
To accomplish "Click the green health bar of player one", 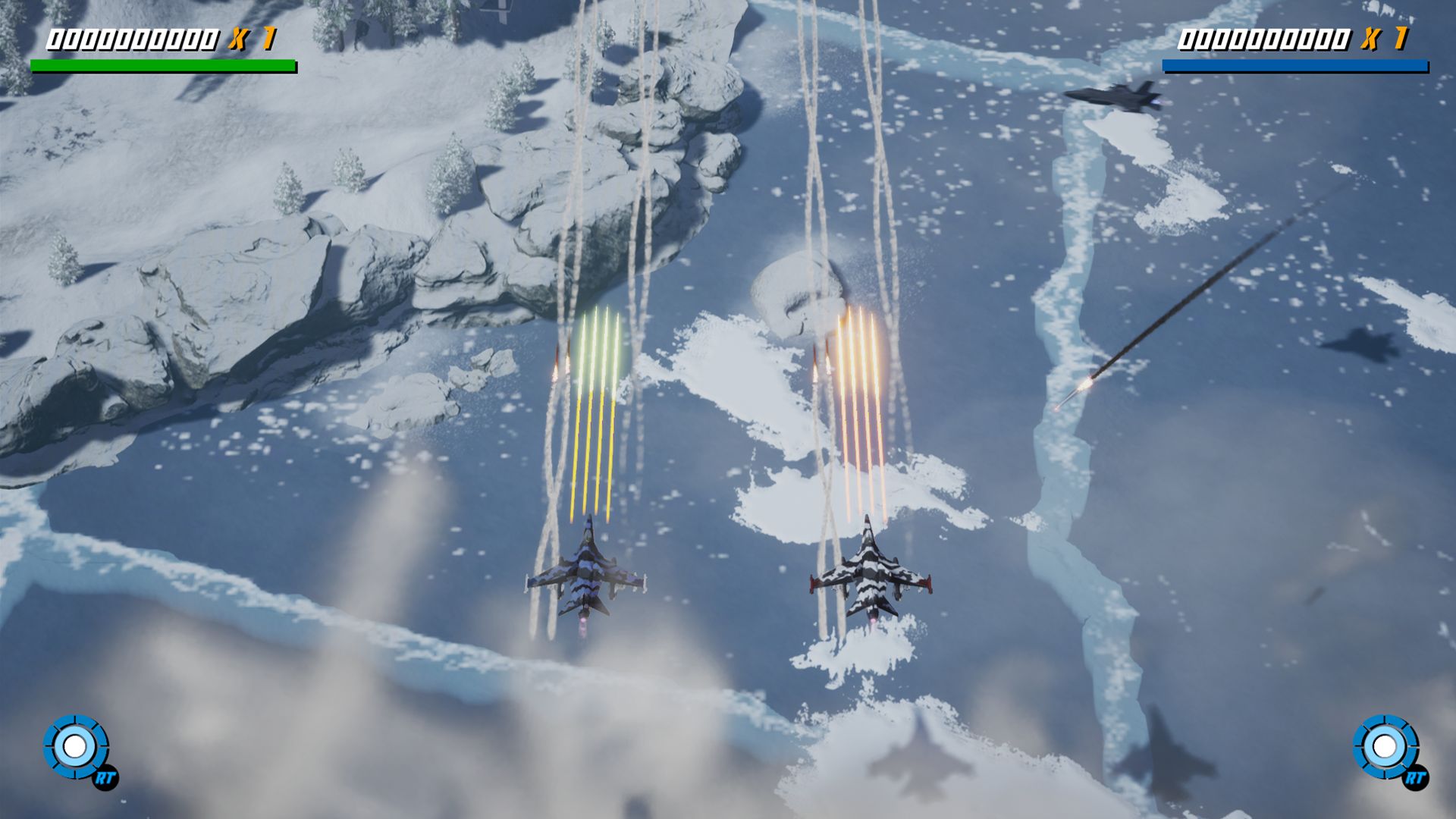I will pyautogui.click(x=163, y=64).
